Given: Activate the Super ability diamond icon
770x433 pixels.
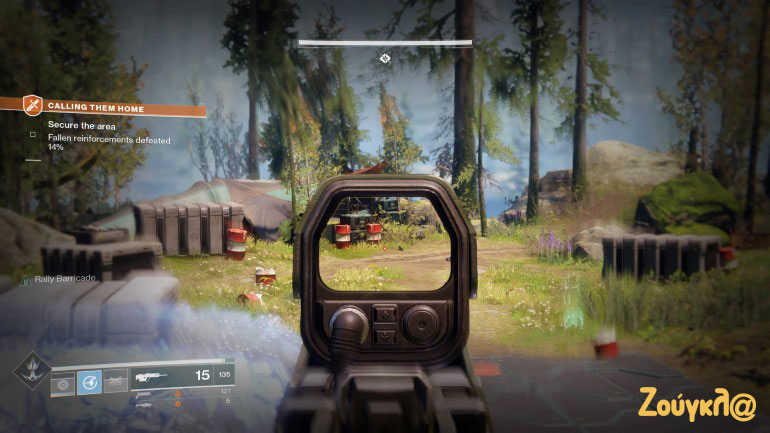Looking at the screenshot, I should pyautogui.click(x=30, y=371).
